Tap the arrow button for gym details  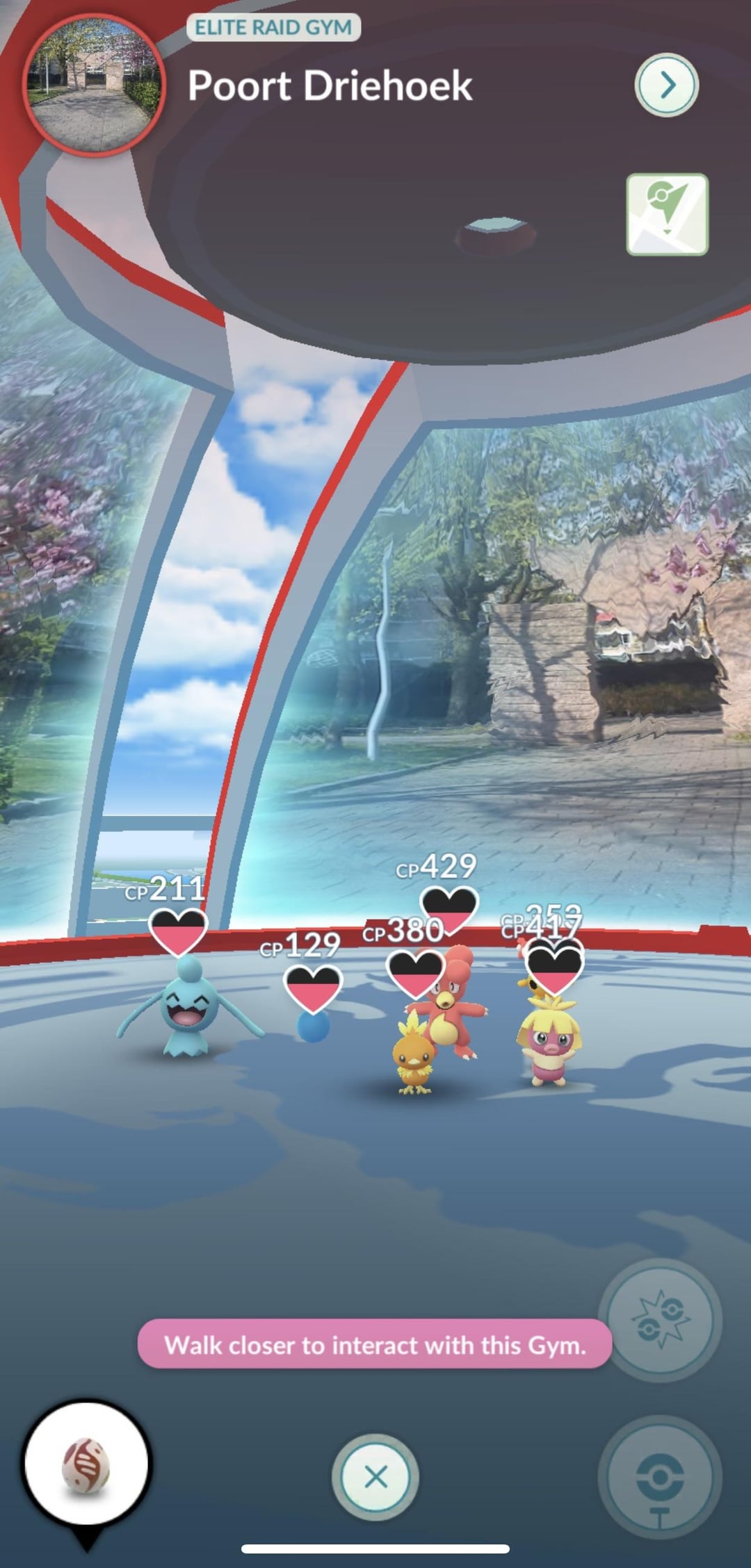click(666, 85)
